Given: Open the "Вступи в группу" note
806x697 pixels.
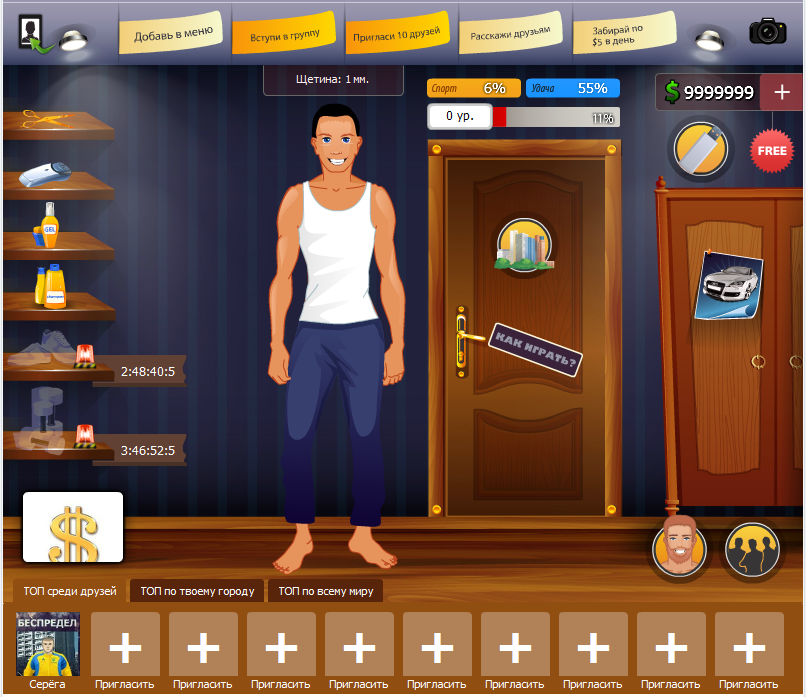Looking at the screenshot, I should [x=285, y=36].
